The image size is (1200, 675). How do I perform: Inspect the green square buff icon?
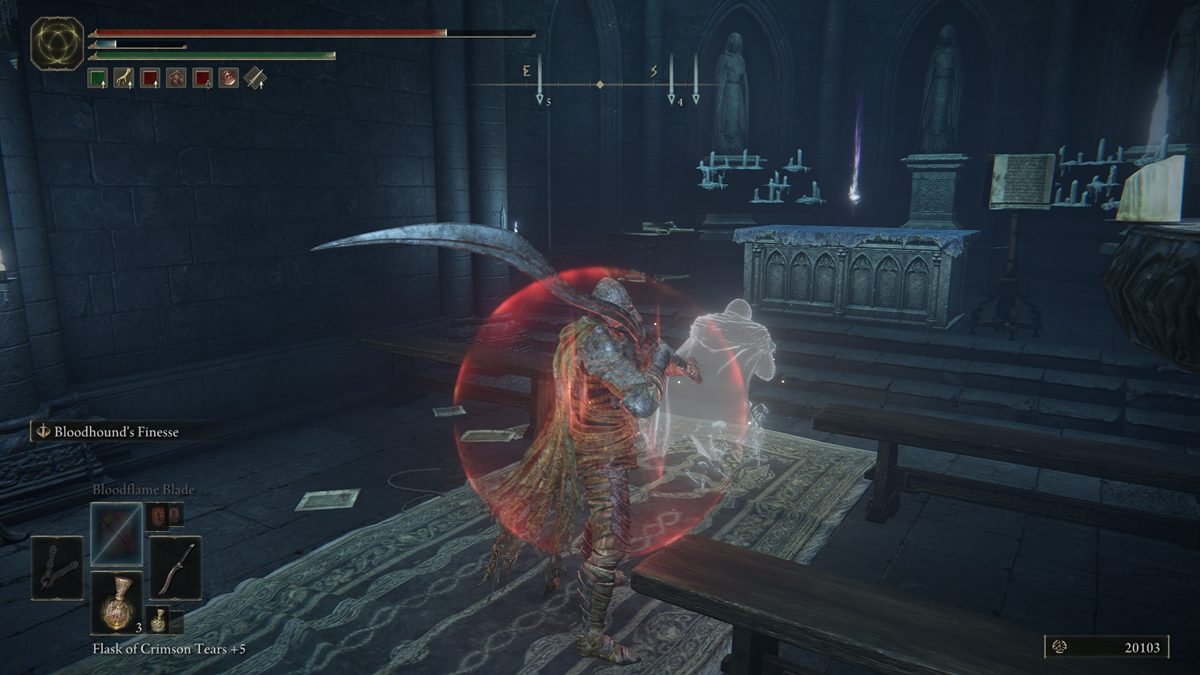click(x=97, y=78)
